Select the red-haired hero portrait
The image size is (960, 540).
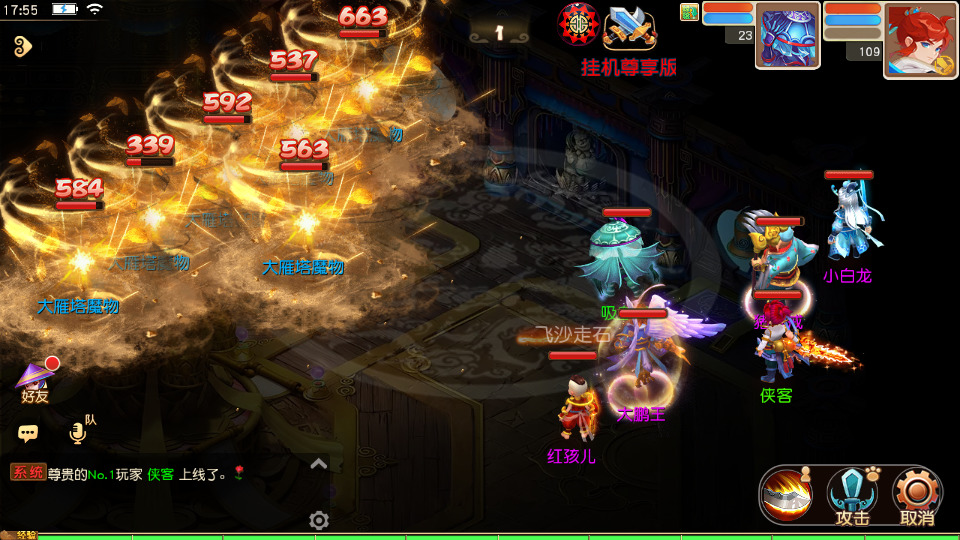(920, 39)
